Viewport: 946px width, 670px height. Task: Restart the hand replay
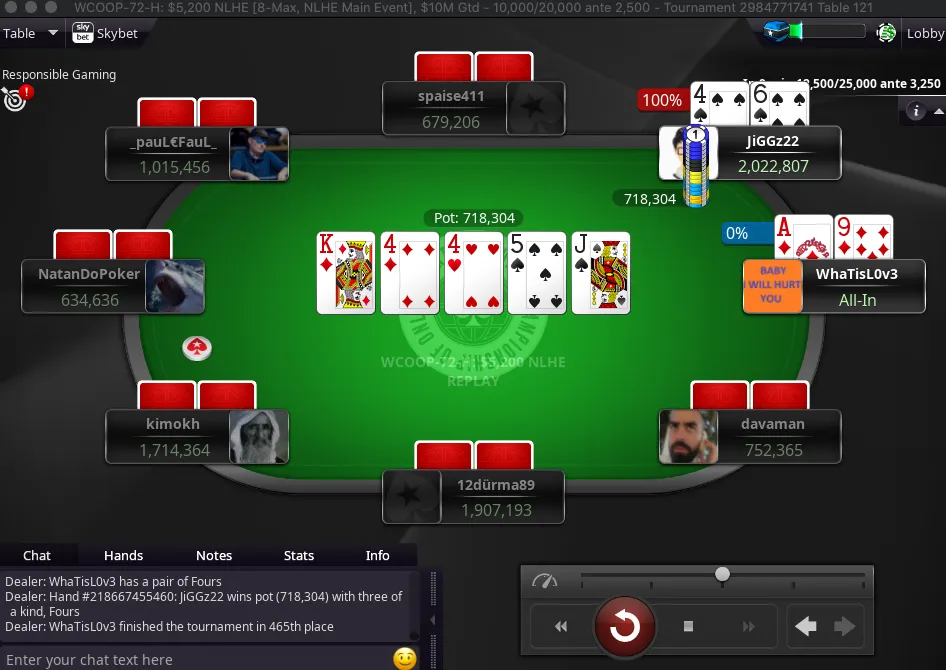624,627
